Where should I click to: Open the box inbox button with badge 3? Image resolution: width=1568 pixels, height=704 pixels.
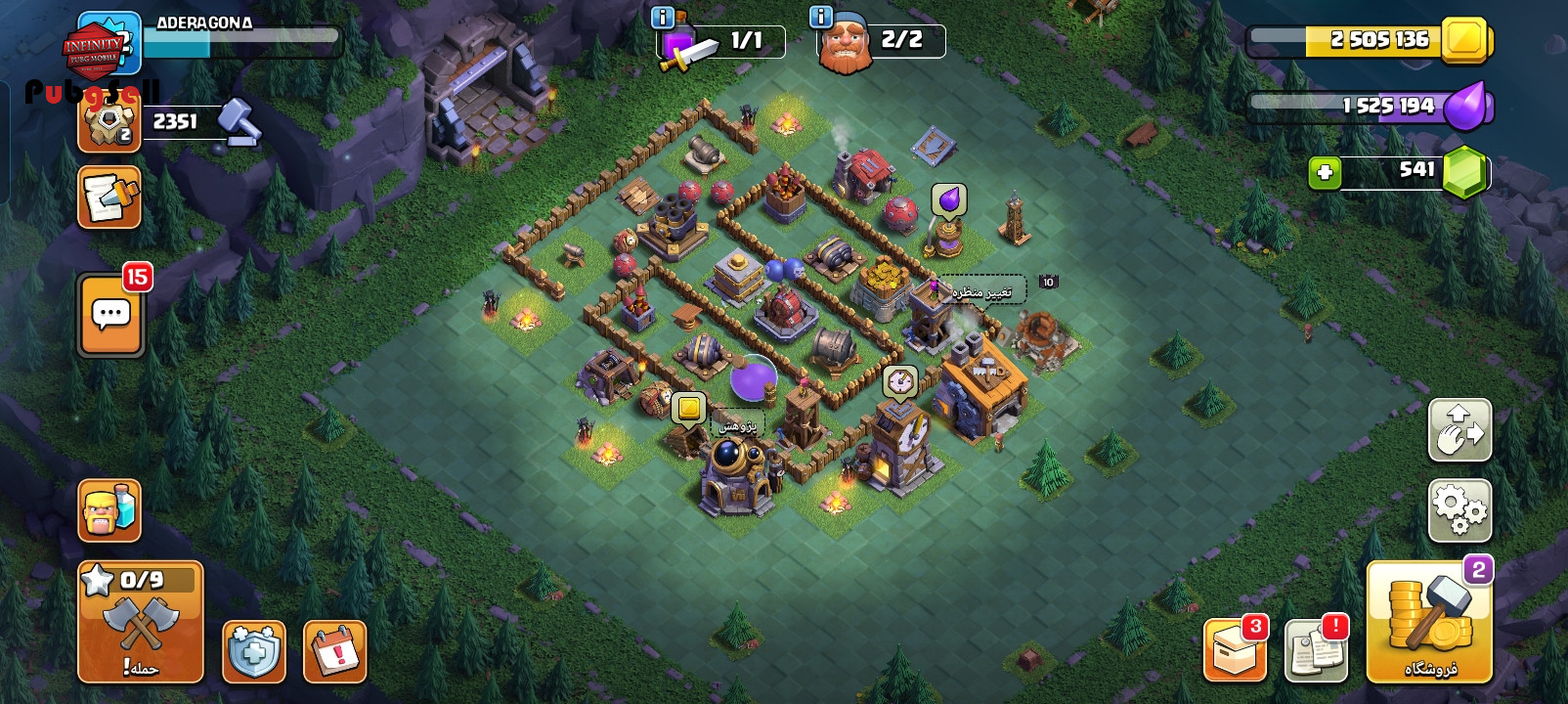(x=1235, y=651)
